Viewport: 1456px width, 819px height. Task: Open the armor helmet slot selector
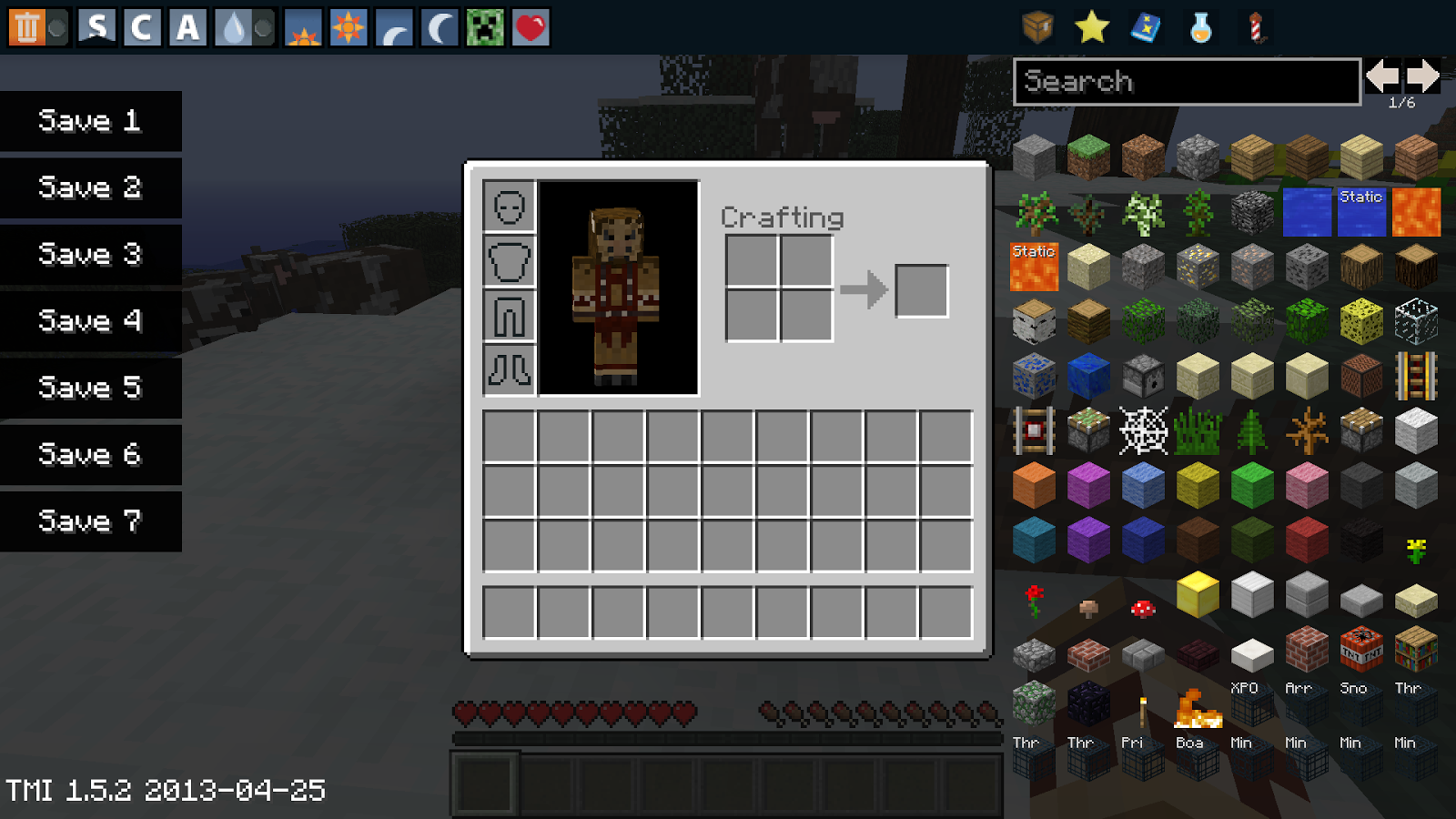[x=508, y=207]
